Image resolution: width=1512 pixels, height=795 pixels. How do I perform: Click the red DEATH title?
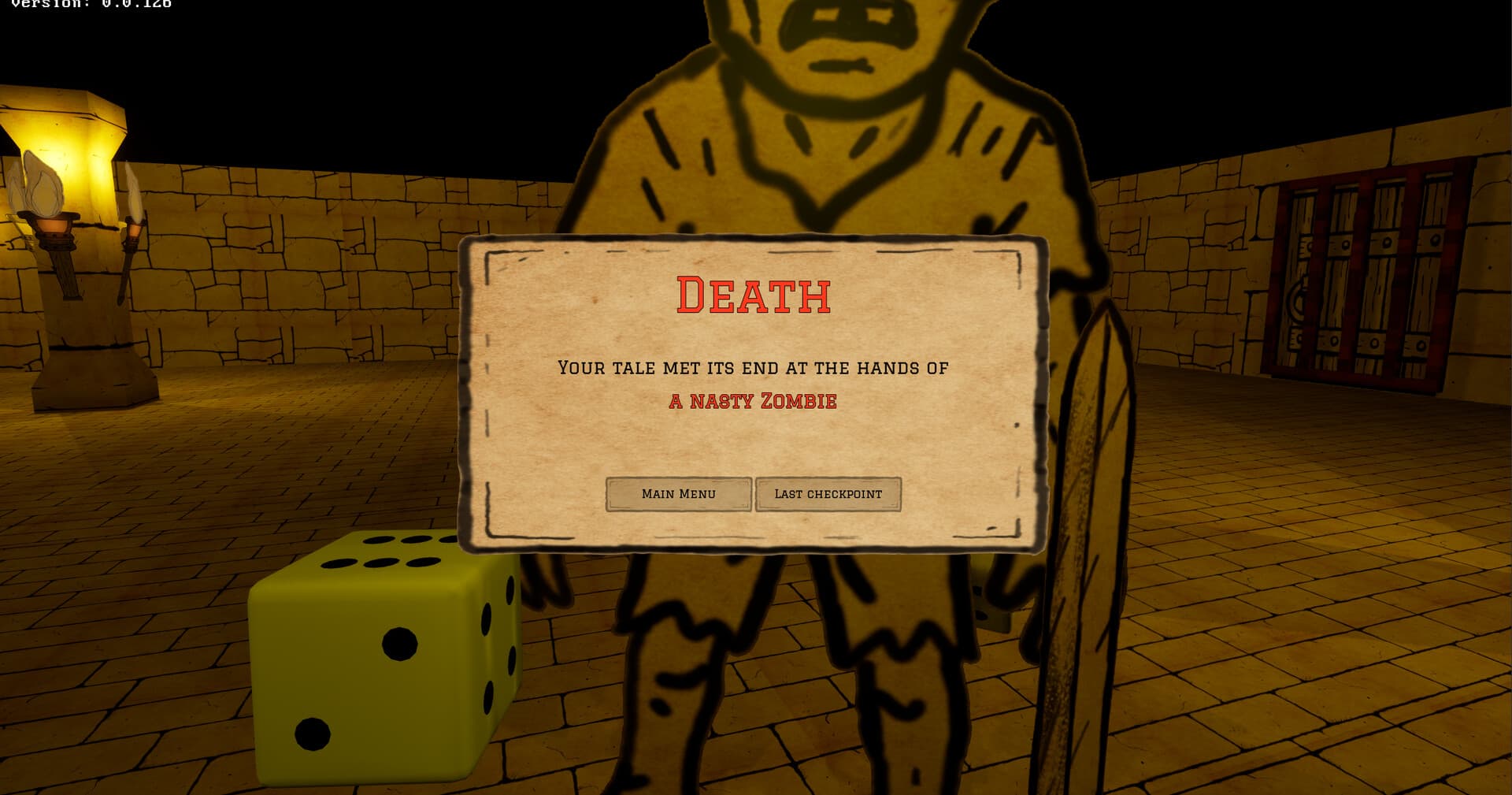pos(754,295)
